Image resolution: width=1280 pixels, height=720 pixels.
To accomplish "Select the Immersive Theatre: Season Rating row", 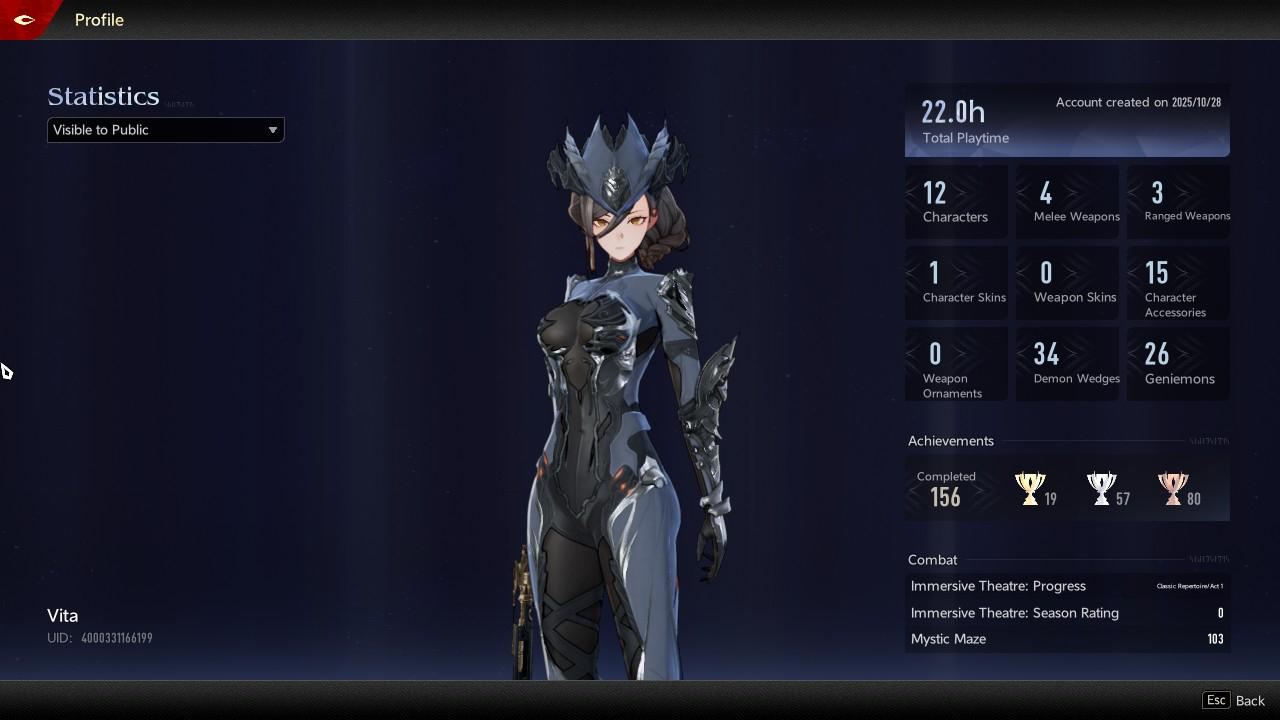I will click(x=1067, y=613).
